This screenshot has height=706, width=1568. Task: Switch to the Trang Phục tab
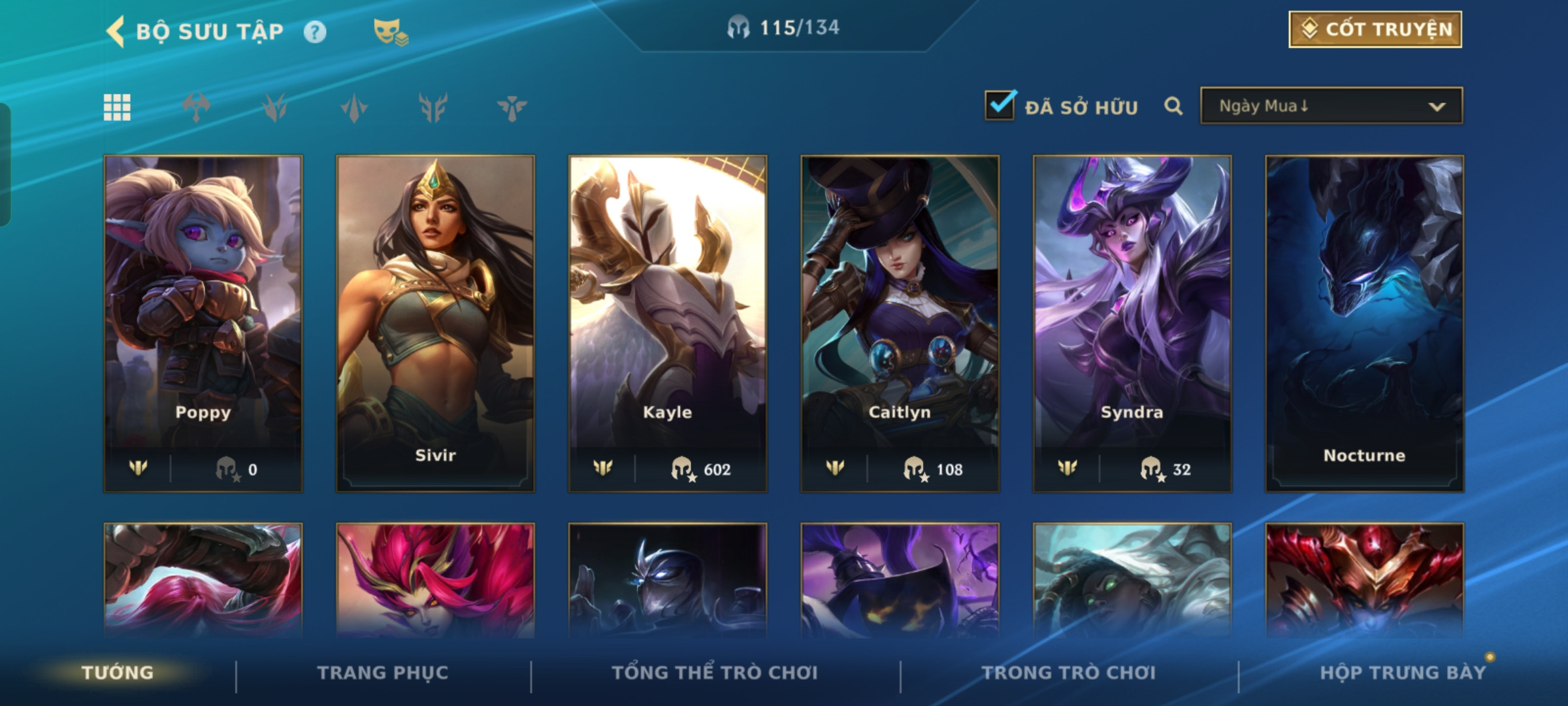pyautogui.click(x=383, y=673)
